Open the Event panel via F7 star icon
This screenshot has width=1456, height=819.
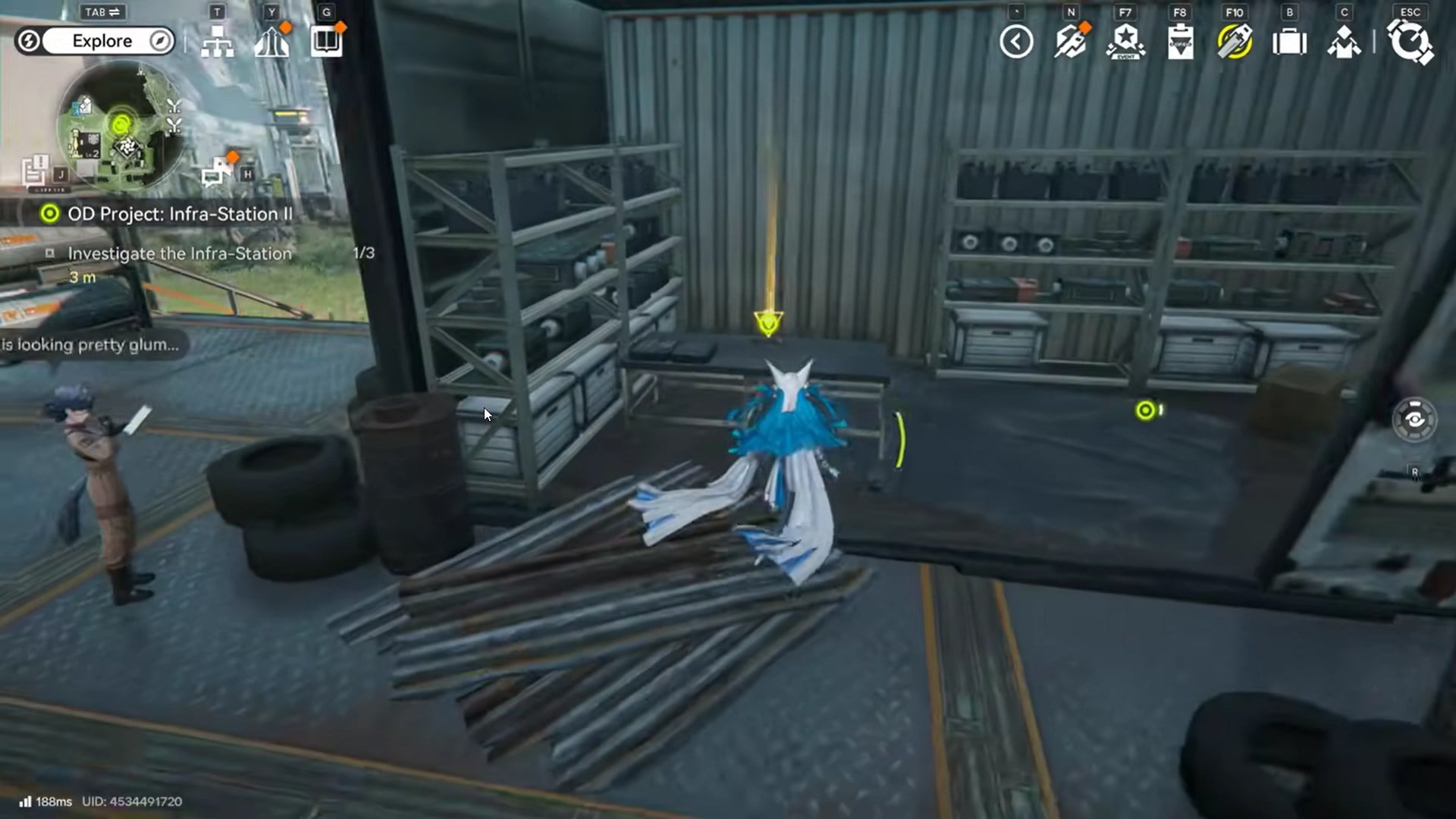(1125, 42)
